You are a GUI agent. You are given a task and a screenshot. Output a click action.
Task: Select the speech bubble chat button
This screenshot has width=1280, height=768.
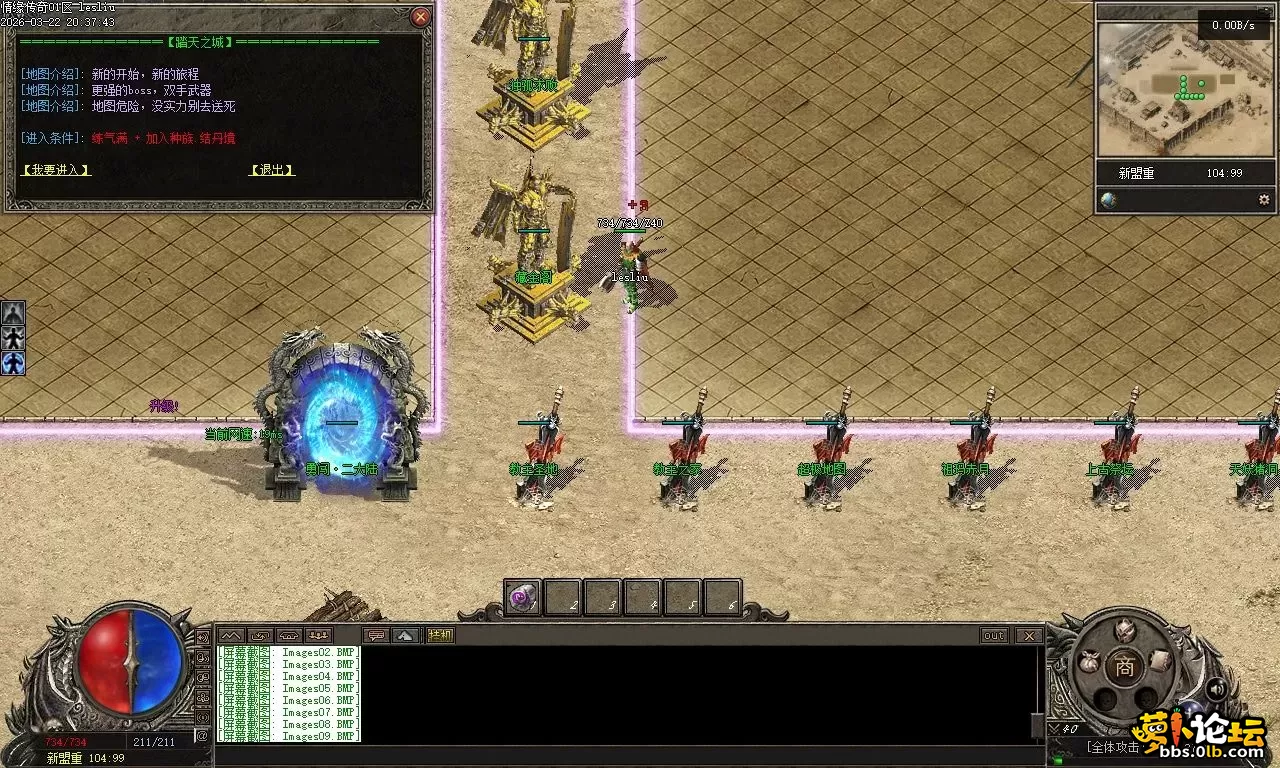tap(376, 635)
